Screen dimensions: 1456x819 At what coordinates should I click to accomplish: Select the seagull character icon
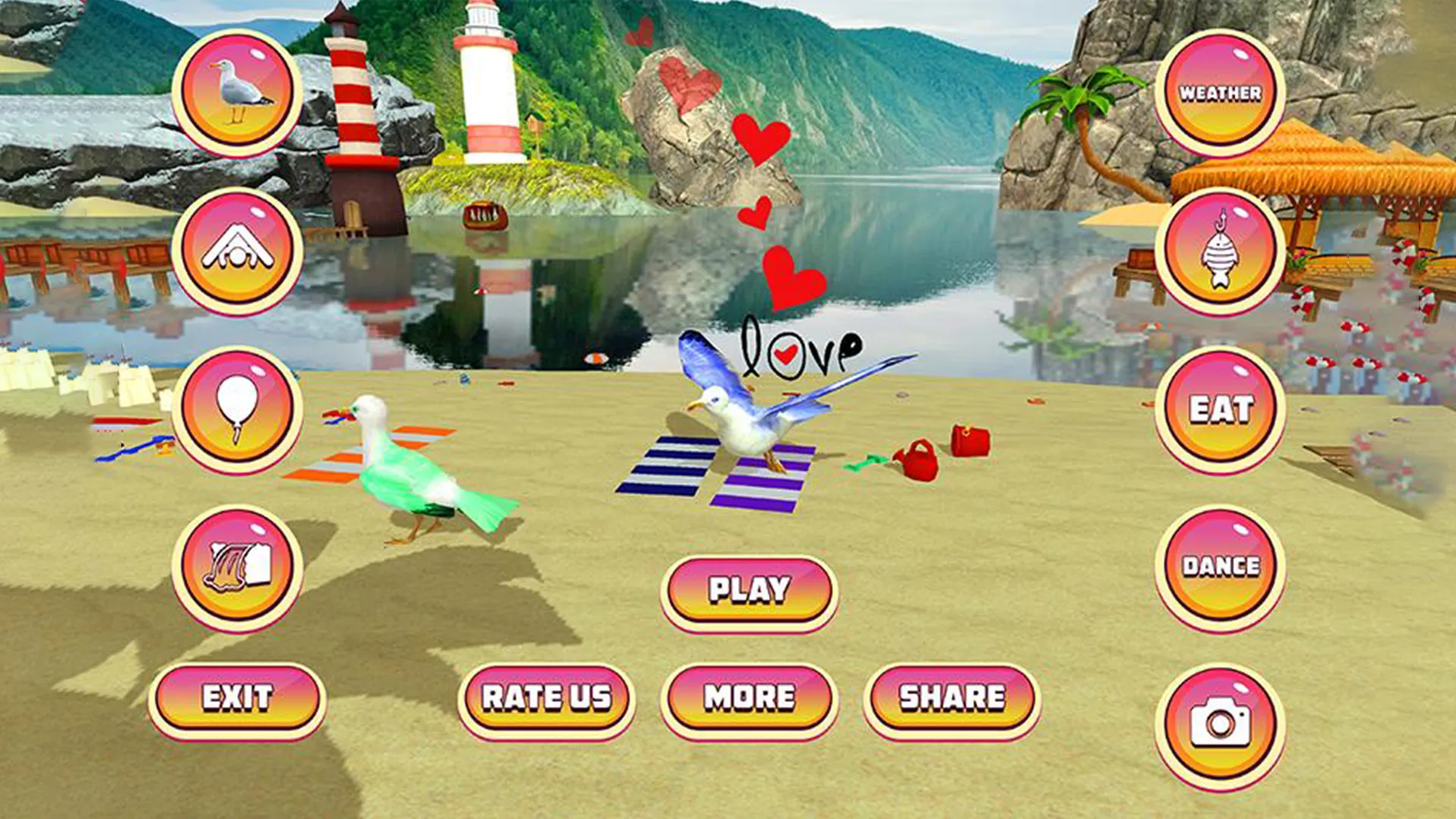pyautogui.click(x=237, y=91)
